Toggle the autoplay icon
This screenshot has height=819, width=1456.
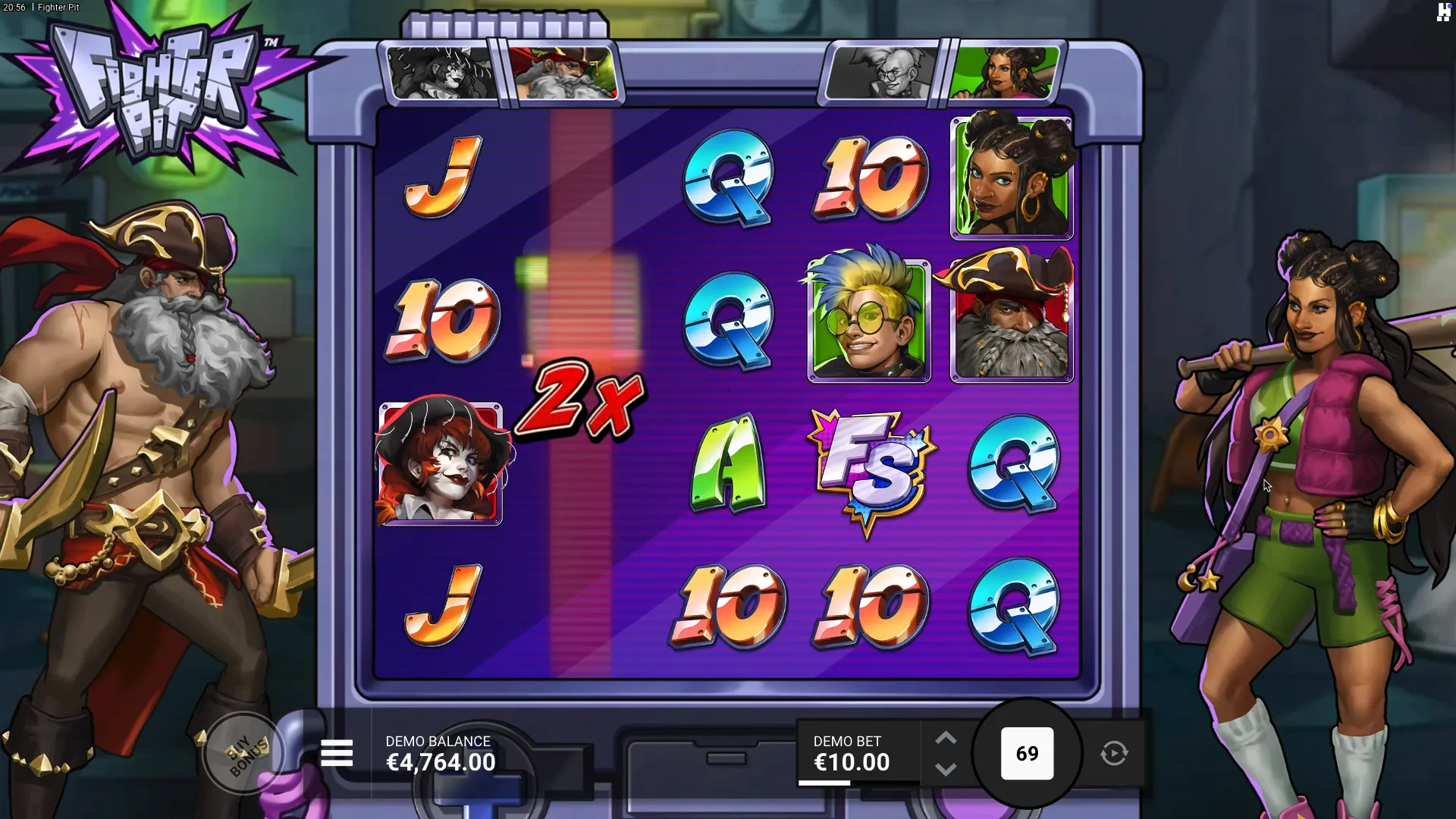(1114, 754)
